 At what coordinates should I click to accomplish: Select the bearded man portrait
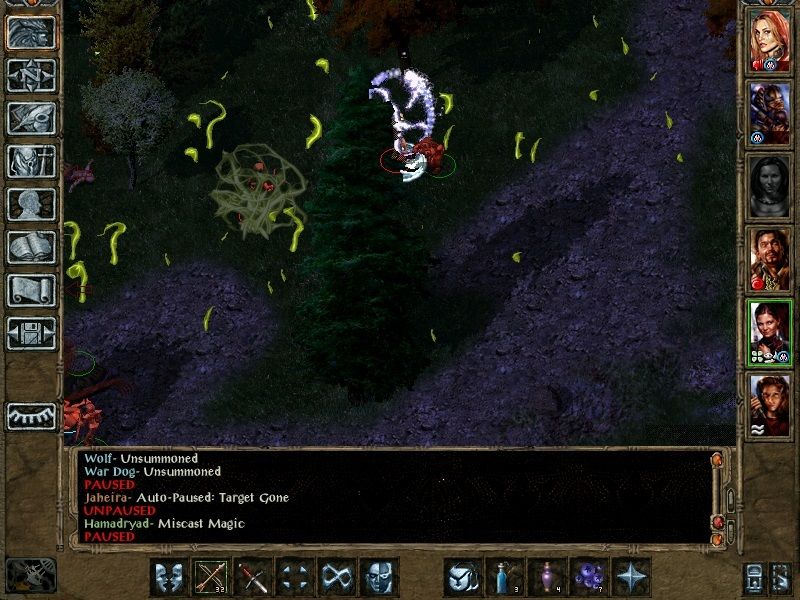(770, 259)
